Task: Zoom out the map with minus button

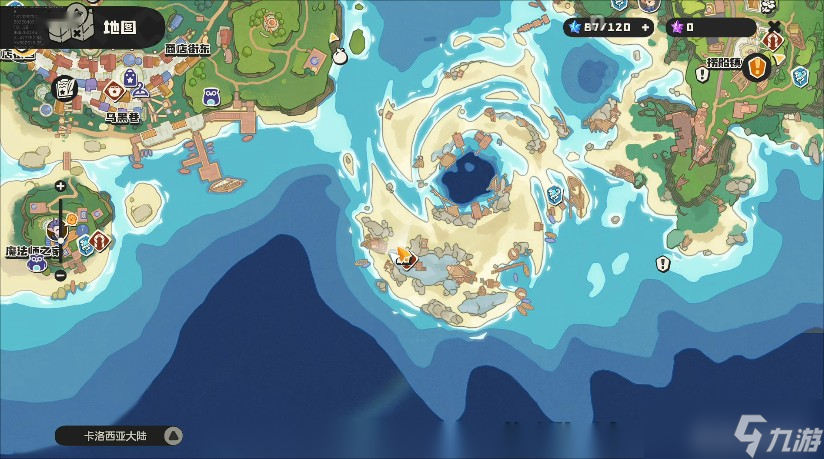Action: coord(60,275)
